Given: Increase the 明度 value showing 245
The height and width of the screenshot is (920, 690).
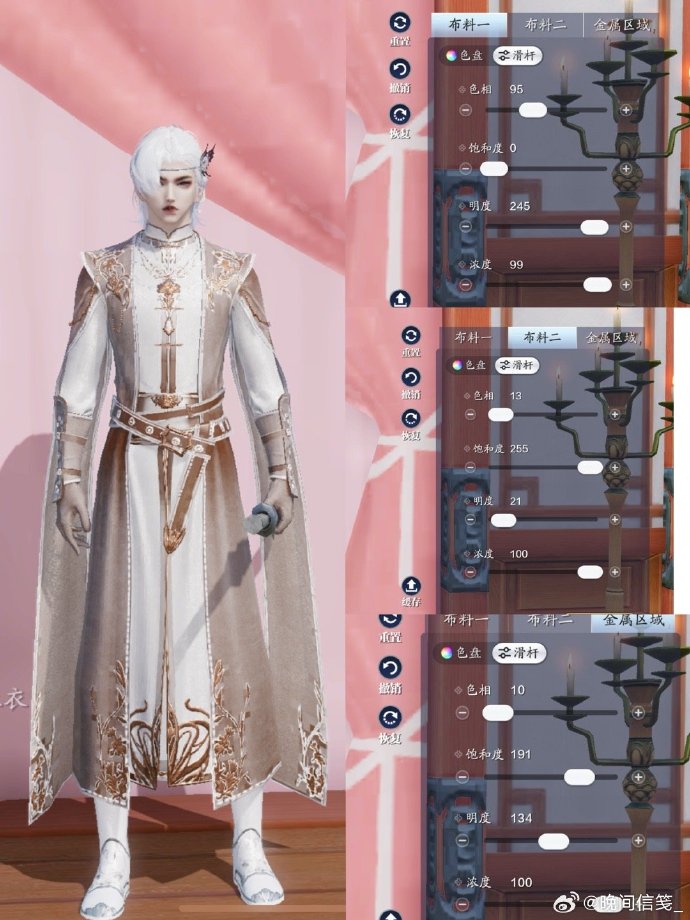Looking at the screenshot, I should pos(626,227).
